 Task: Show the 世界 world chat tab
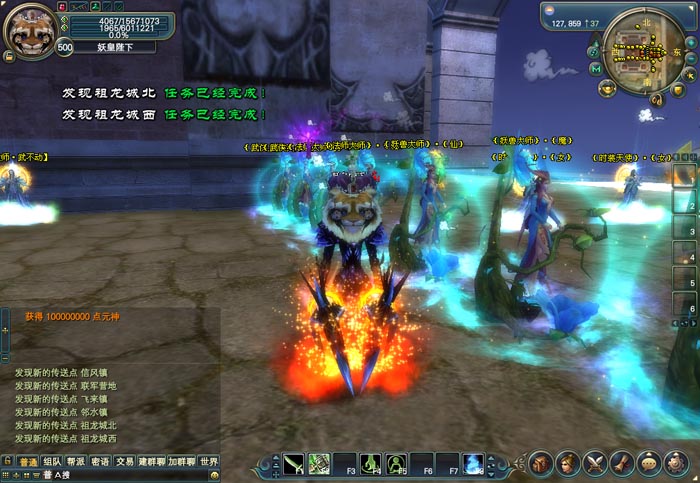[208, 461]
